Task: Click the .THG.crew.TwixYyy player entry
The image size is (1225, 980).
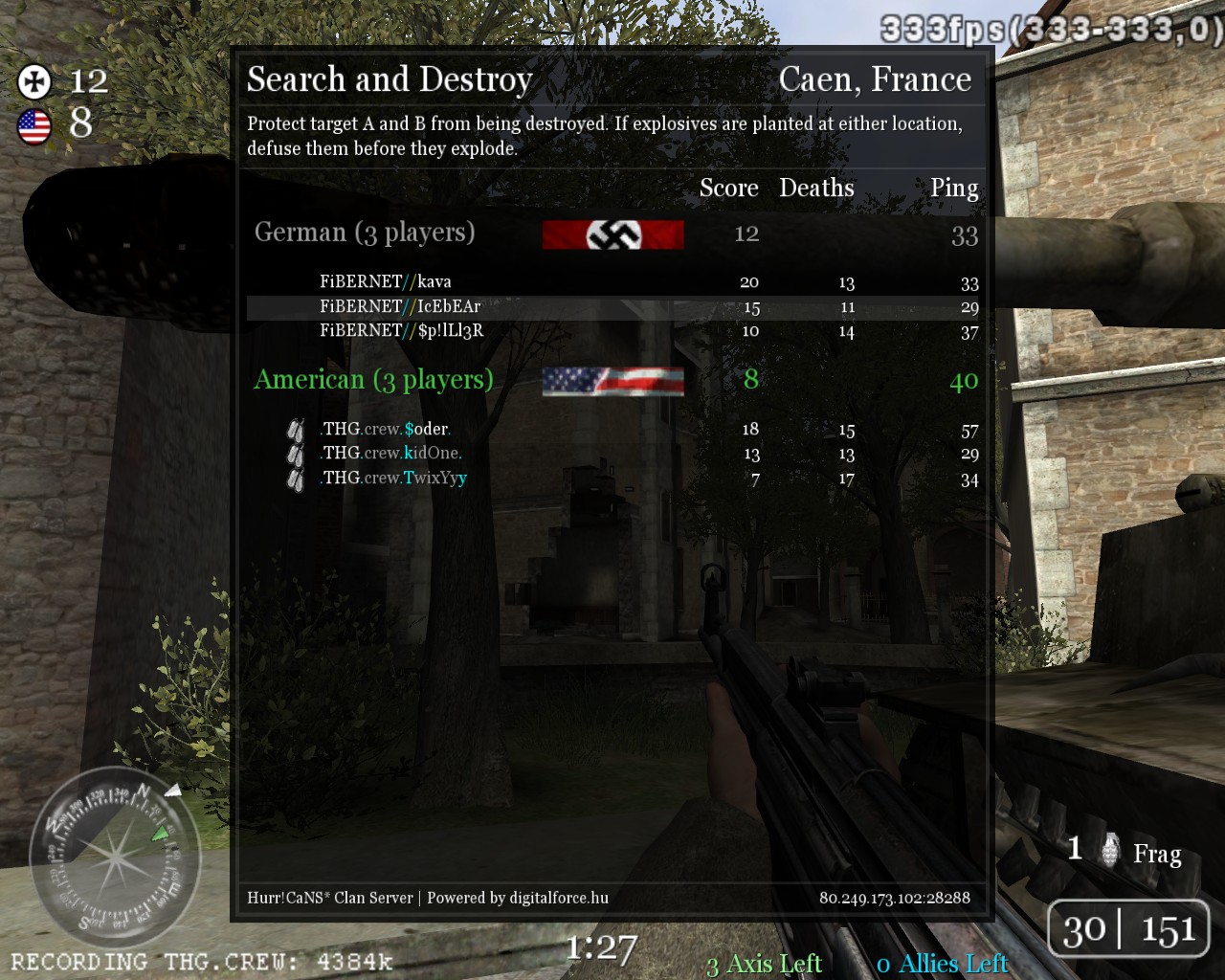Action: [x=394, y=478]
